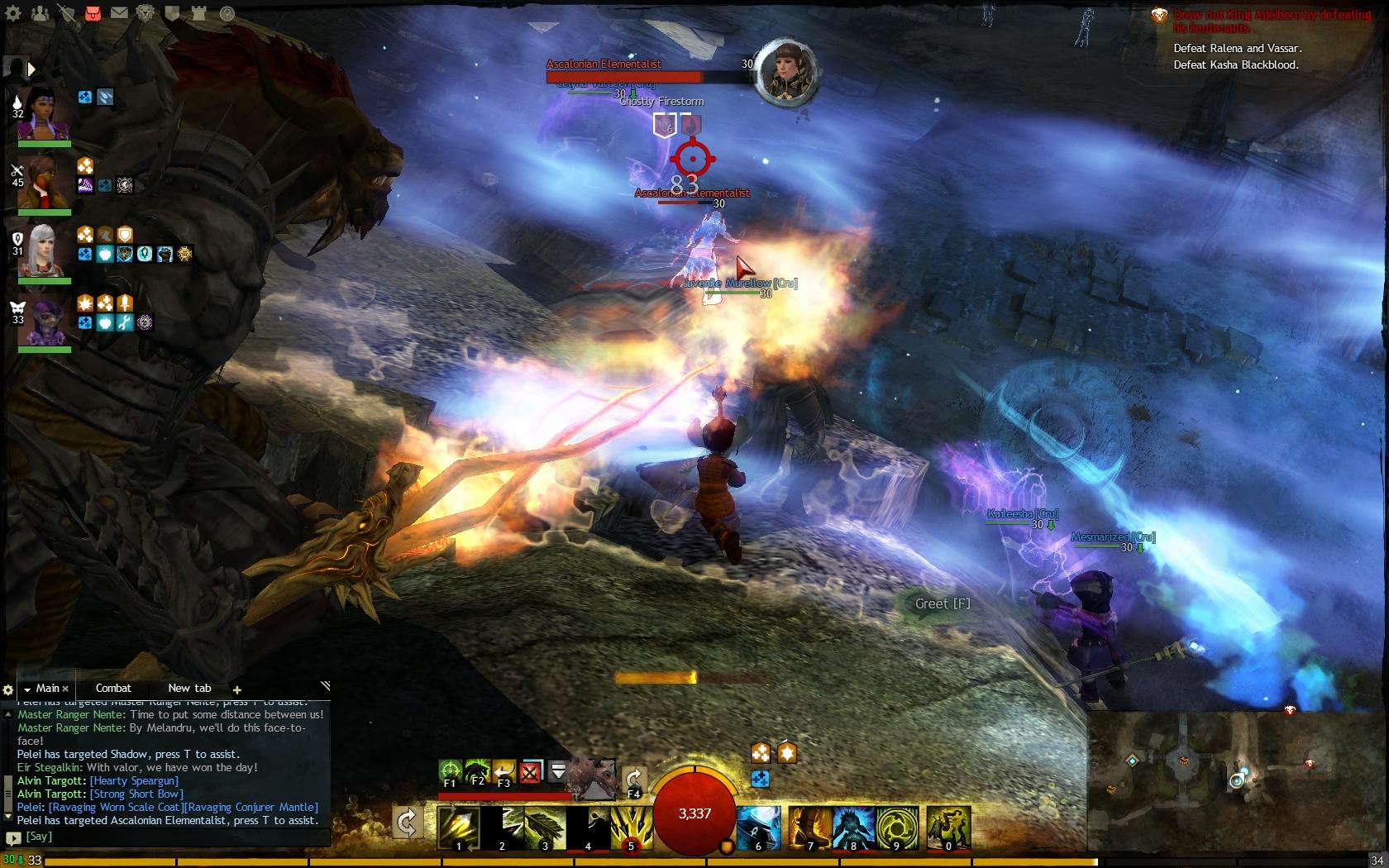The image size is (1389, 868).
Task: Open the red inventory bag icon
Action: coord(93,13)
